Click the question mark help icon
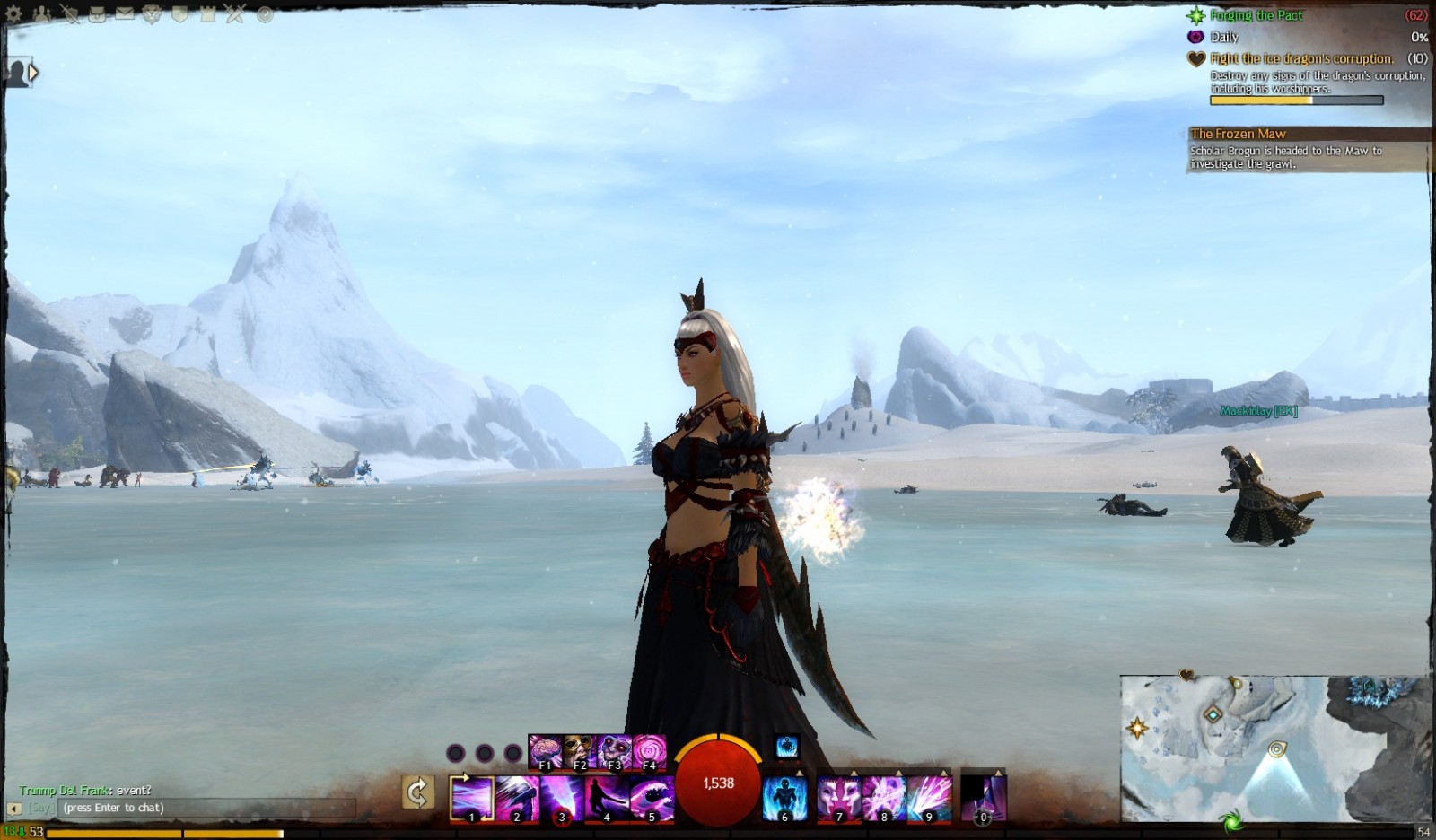1436x840 pixels. 265,14
